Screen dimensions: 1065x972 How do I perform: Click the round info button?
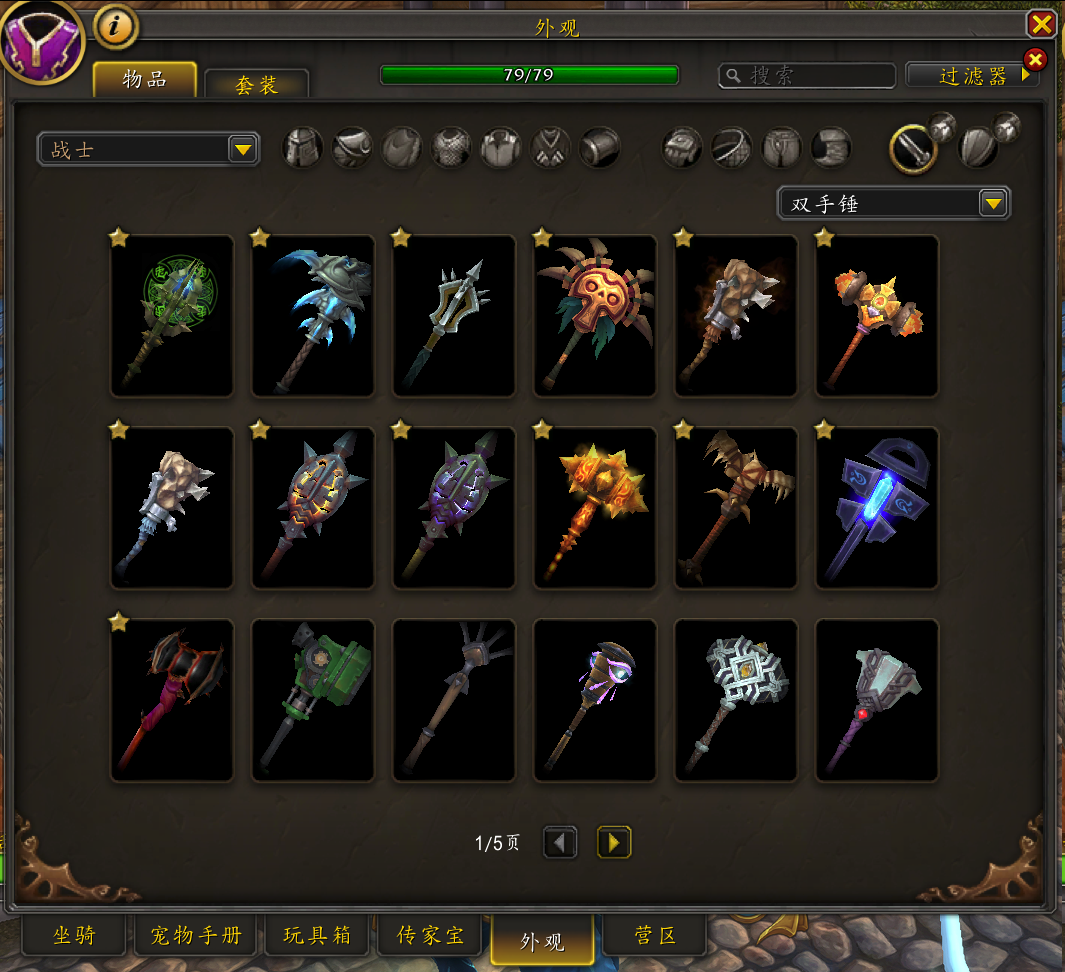coord(116,27)
